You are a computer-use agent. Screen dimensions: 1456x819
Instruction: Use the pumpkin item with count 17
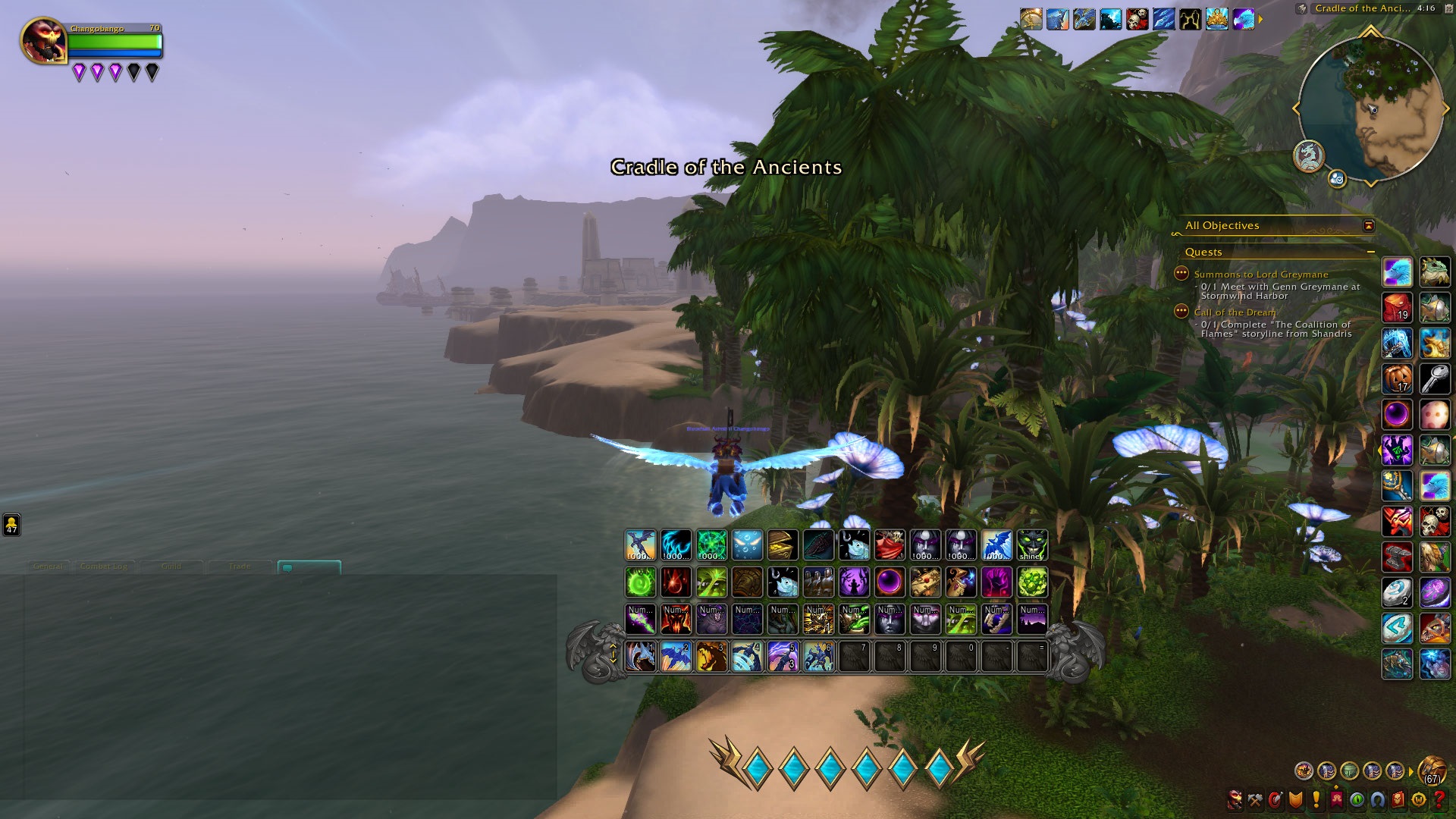click(x=1397, y=378)
